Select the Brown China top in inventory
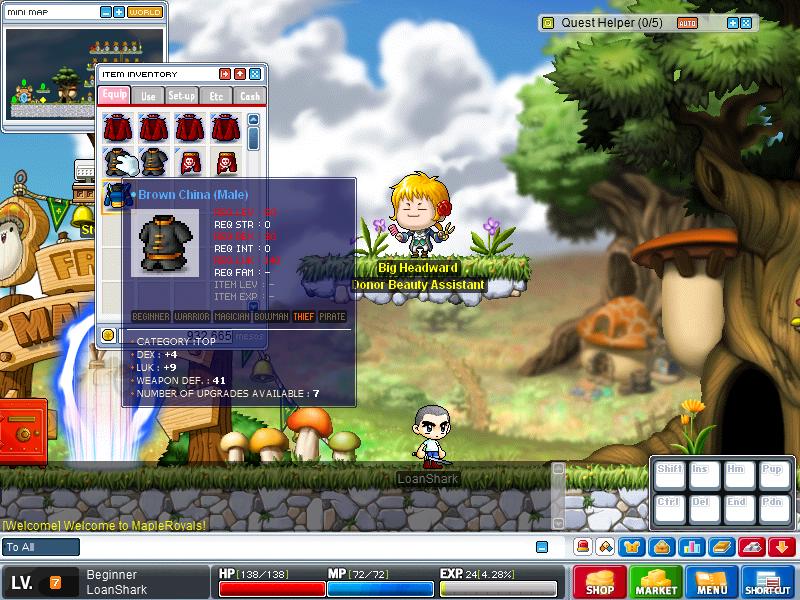Viewport: 800px width, 600px height. click(117, 193)
